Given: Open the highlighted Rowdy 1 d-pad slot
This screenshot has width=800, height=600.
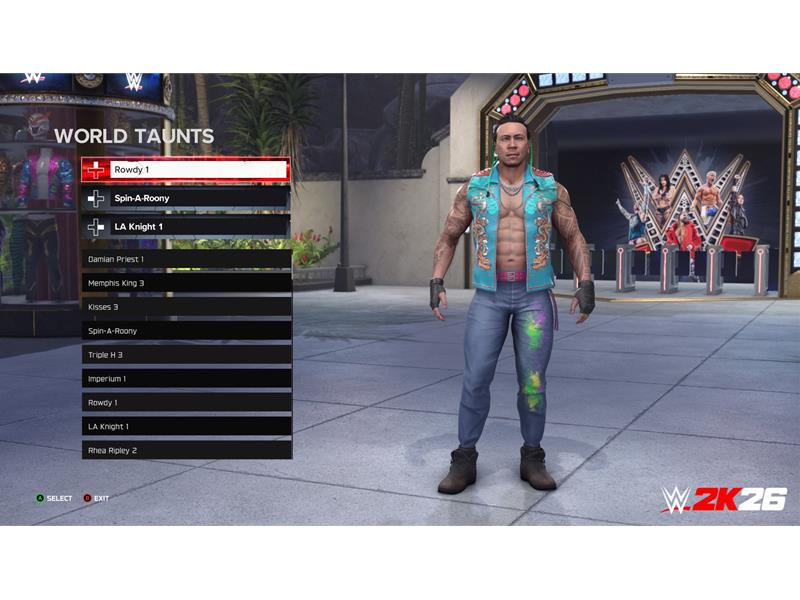Looking at the screenshot, I should click(x=186, y=170).
